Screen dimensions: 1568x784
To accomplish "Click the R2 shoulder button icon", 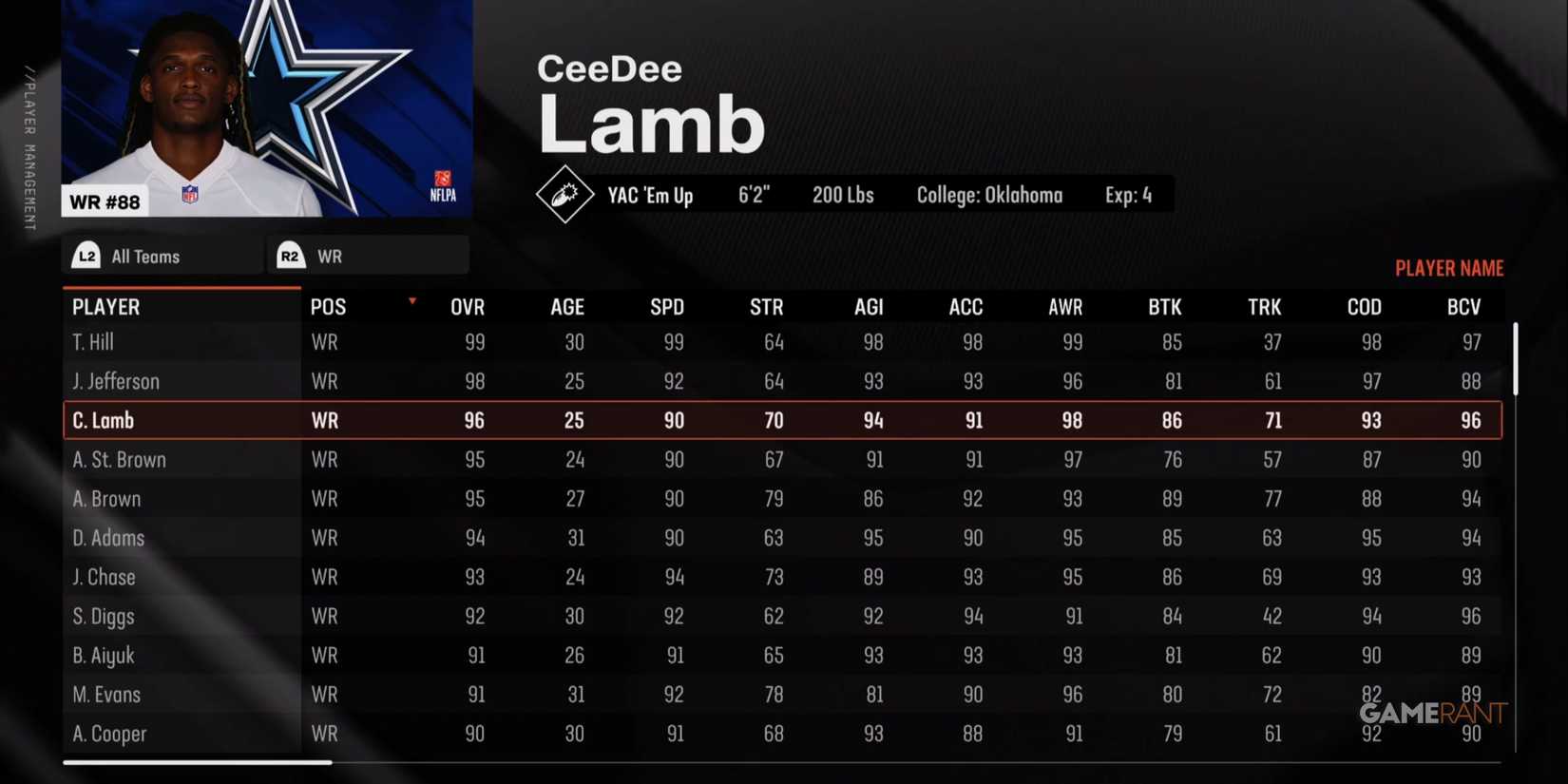I will click(x=291, y=255).
